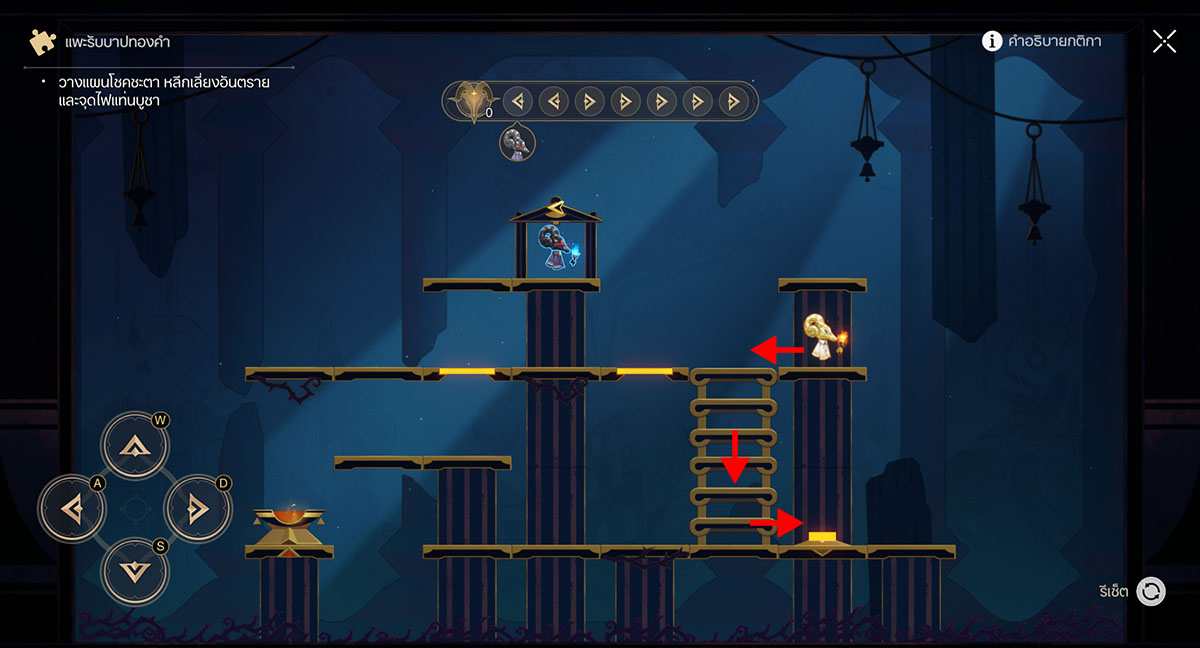Screen dimensions: 1200x648
Task: Move right using the D arrow button
Action: [197, 509]
